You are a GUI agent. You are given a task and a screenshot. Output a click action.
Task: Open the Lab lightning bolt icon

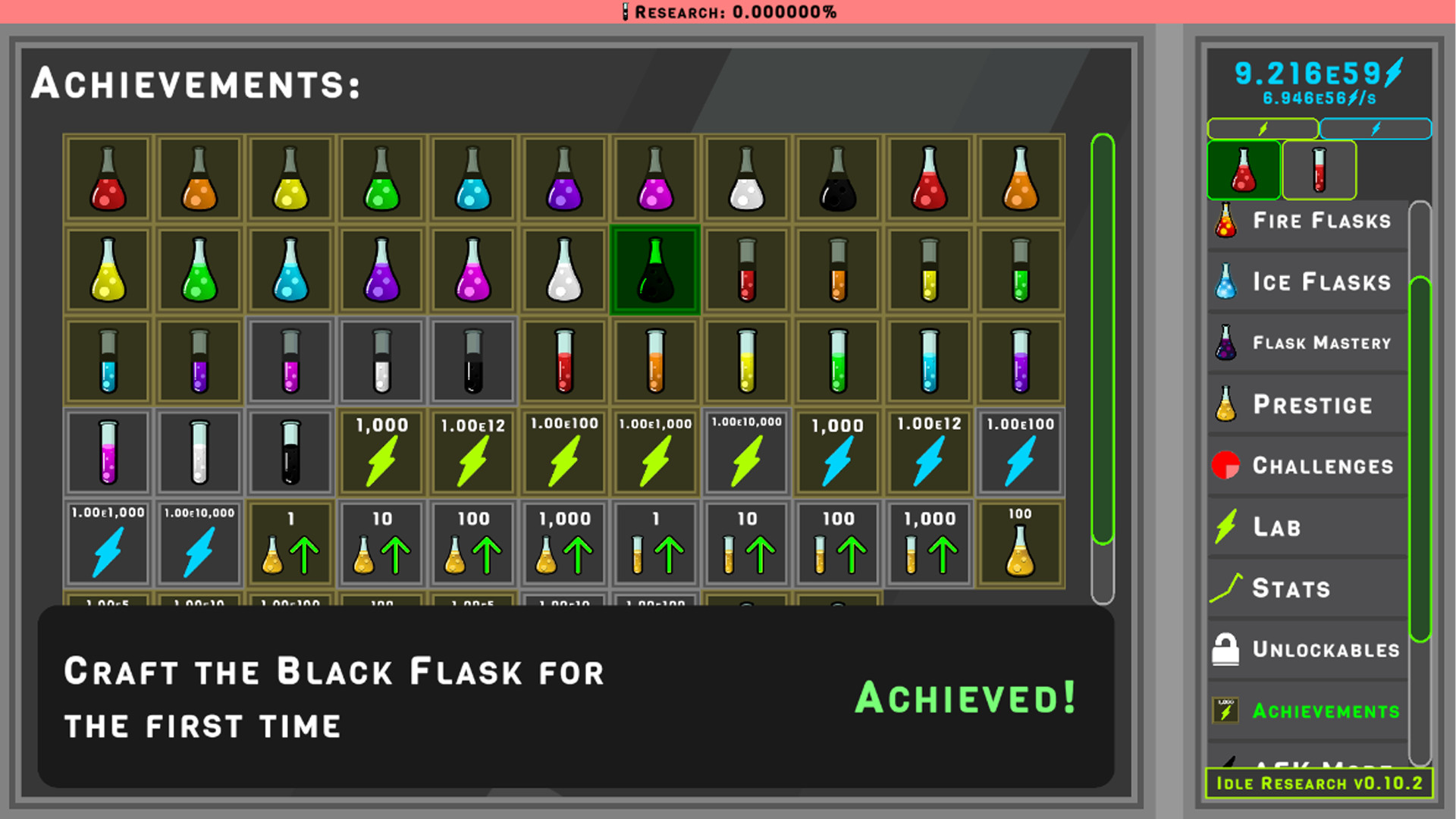tap(1227, 526)
